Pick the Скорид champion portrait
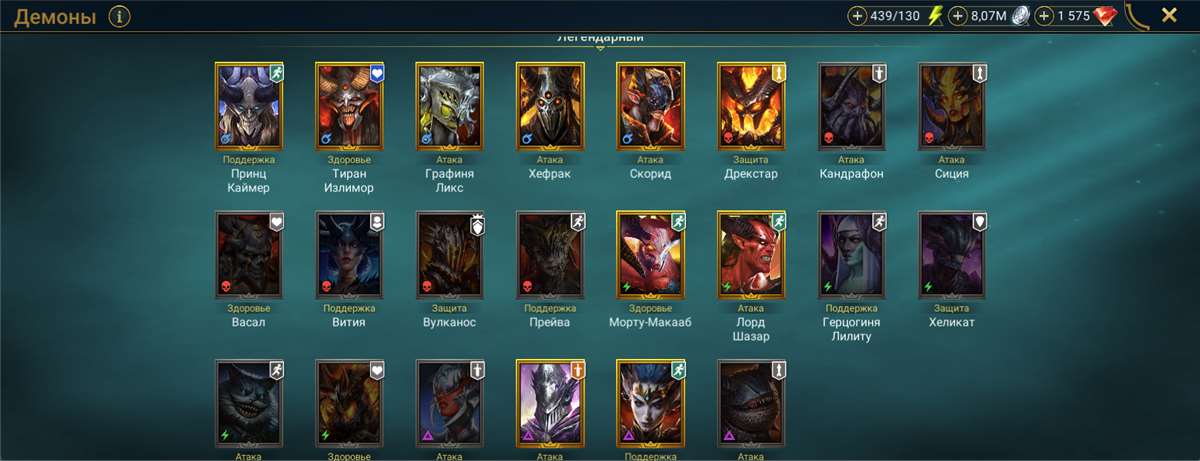 pyautogui.click(x=651, y=105)
